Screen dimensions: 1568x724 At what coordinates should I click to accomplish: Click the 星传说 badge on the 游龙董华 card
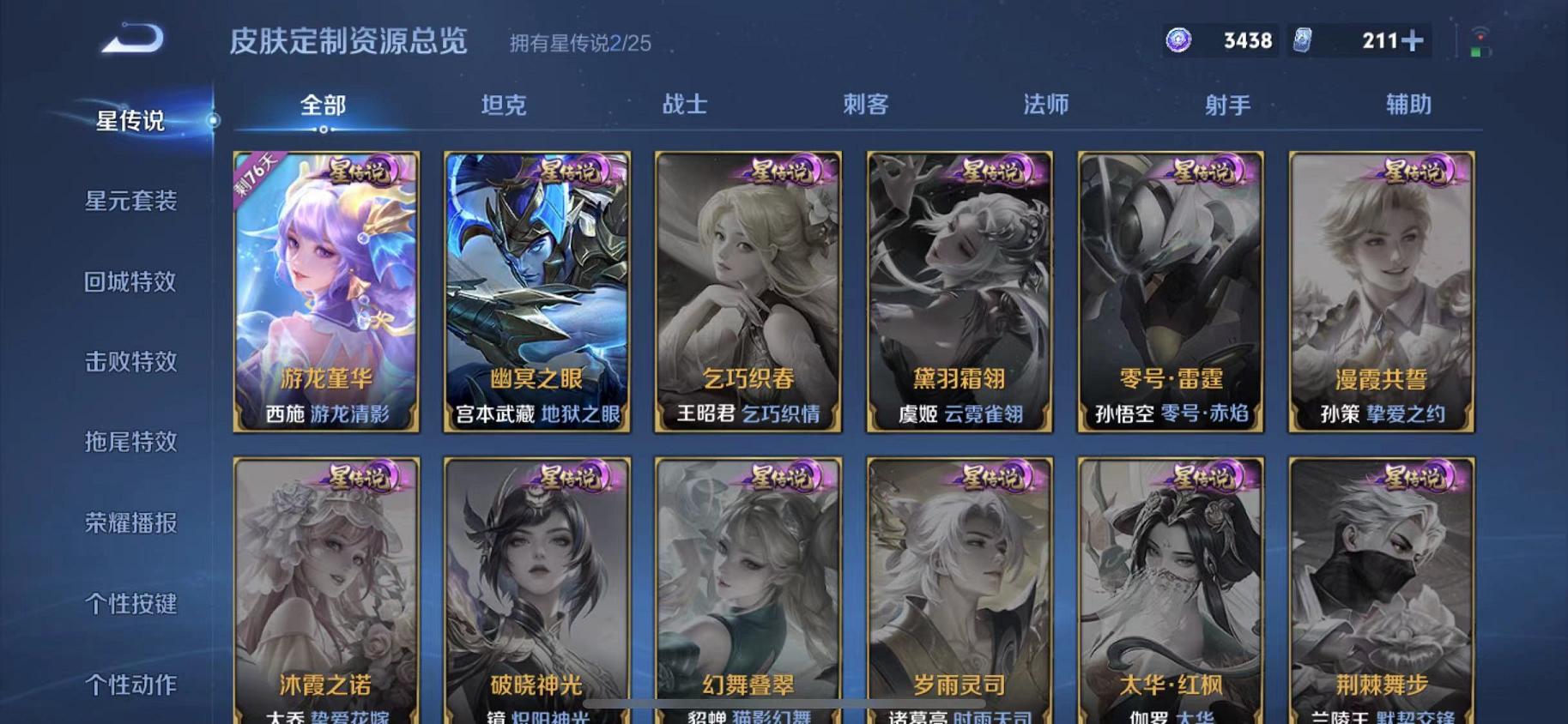360,172
